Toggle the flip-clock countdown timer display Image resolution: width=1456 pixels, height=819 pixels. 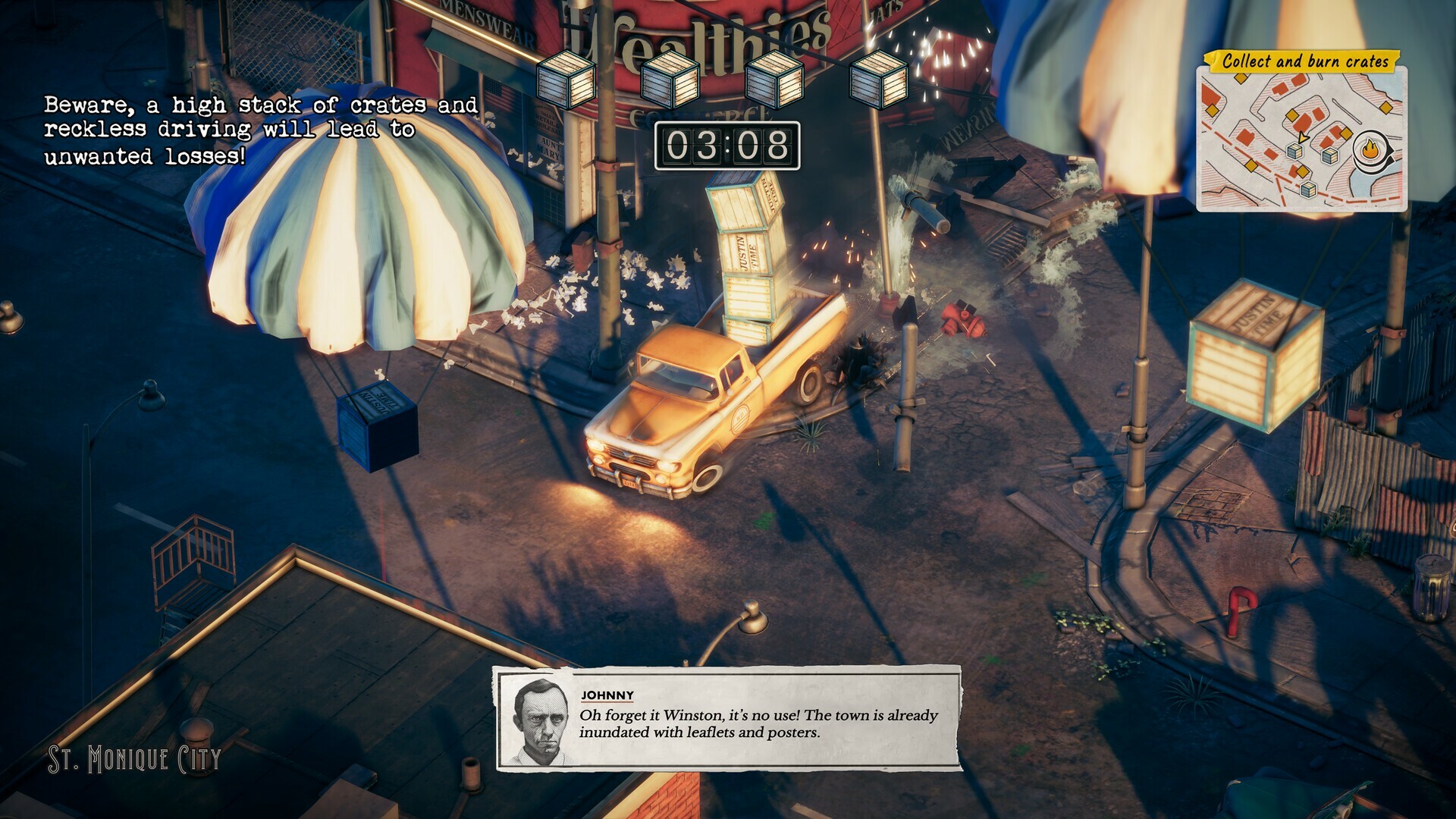point(728,146)
